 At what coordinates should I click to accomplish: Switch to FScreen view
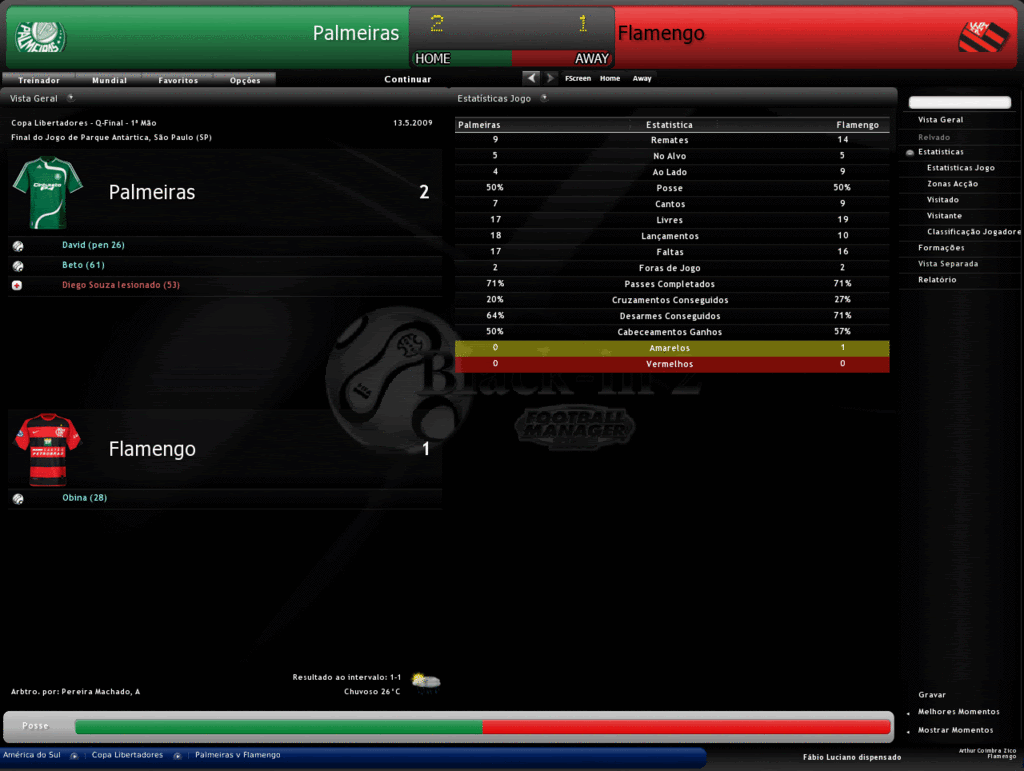click(578, 78)
